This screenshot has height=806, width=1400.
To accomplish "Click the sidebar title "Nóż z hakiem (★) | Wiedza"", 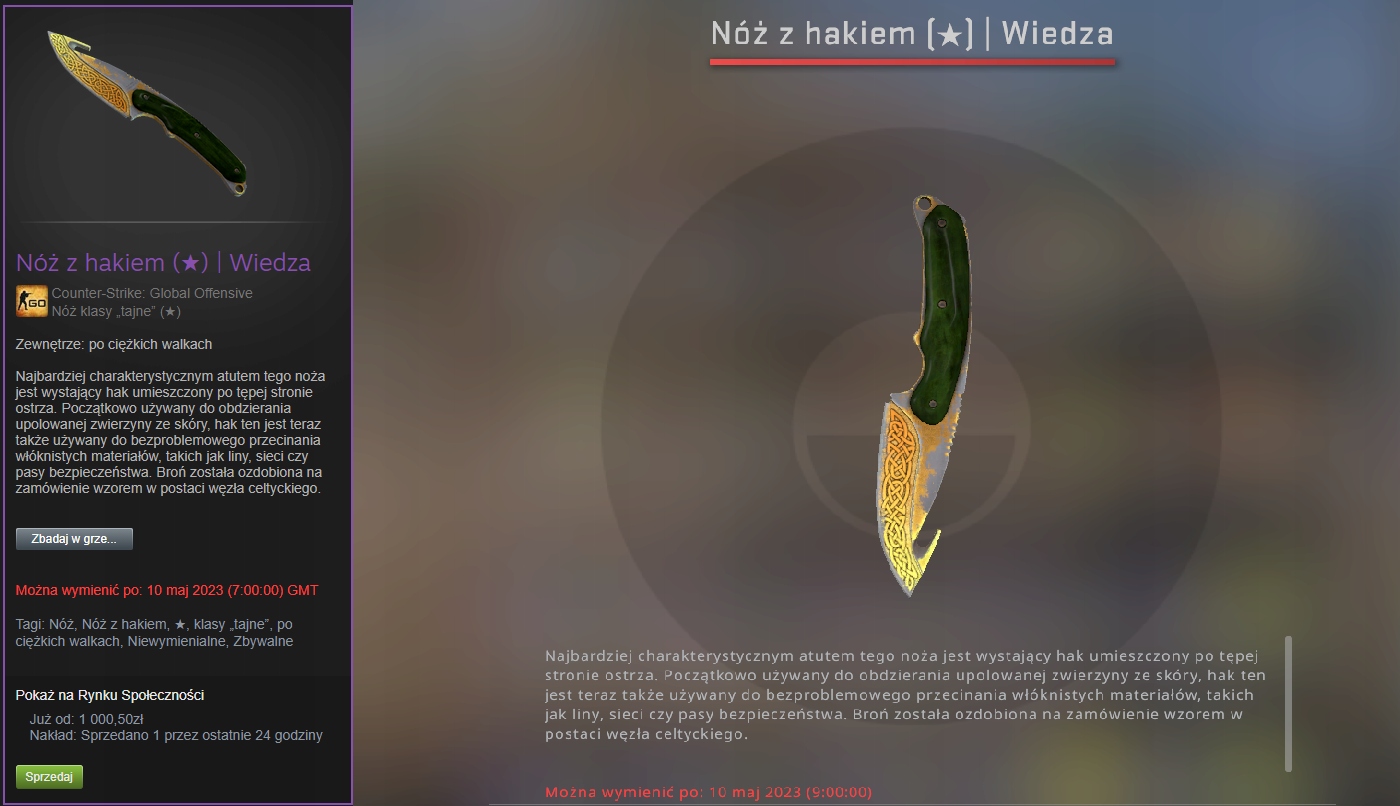I will click(x=163, y=263).
